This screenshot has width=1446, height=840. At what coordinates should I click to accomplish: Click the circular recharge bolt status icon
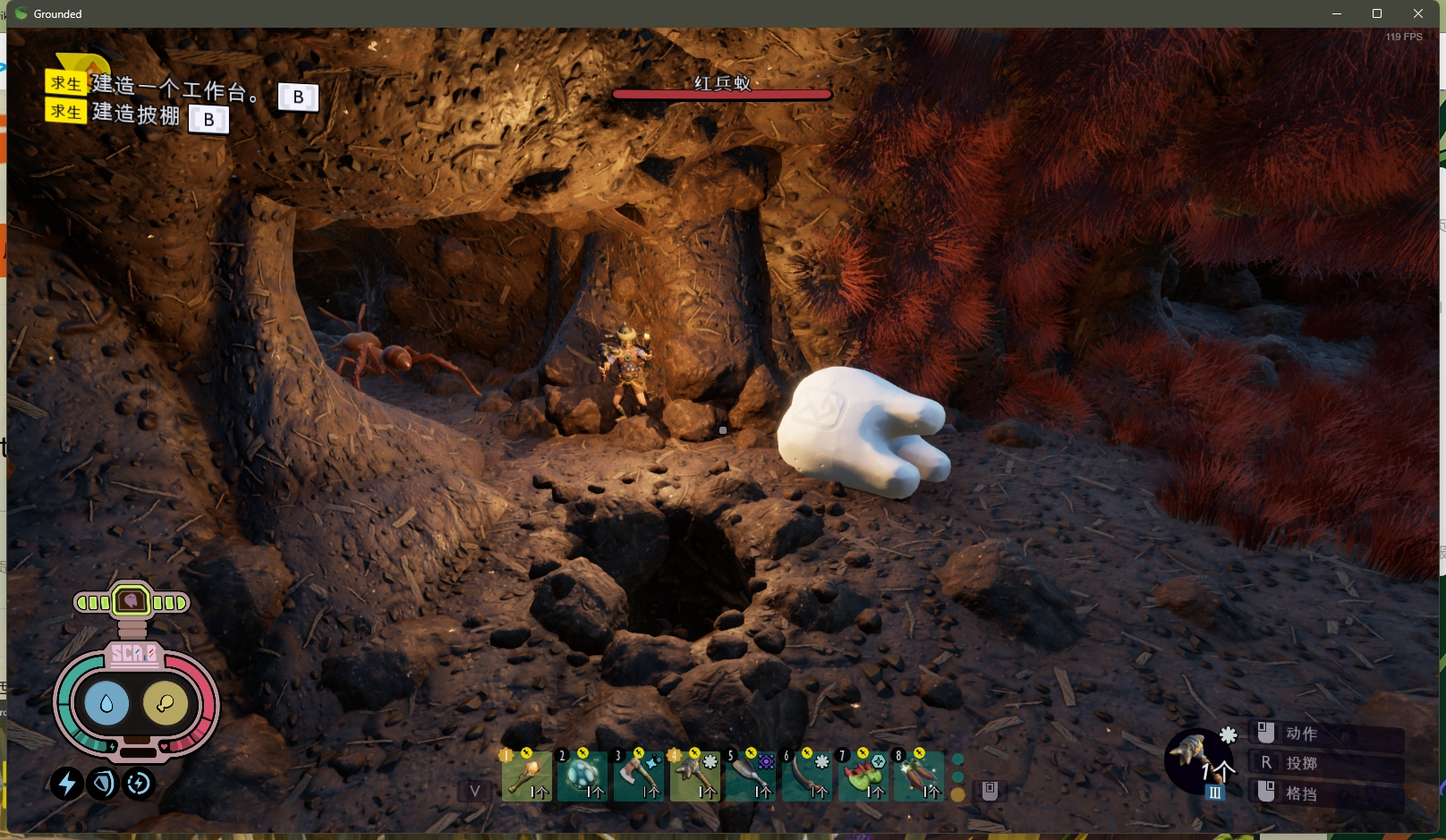click(139, 784)
